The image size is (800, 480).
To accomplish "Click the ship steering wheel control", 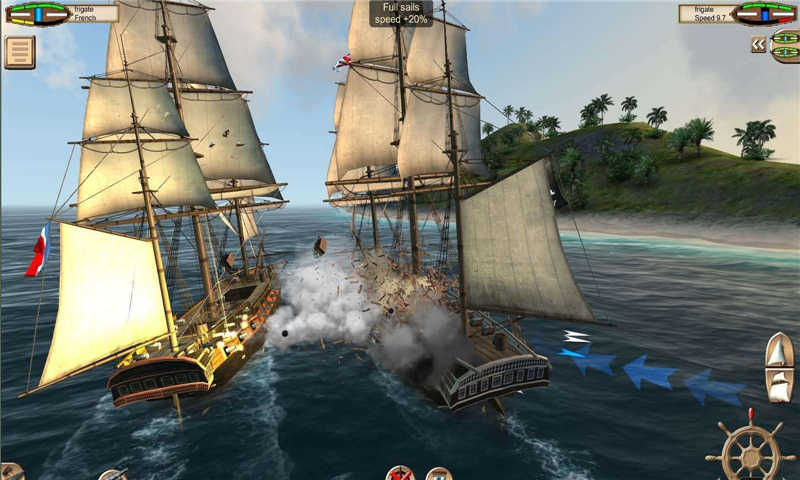I will pyautogui.click(x=749, y=451).
